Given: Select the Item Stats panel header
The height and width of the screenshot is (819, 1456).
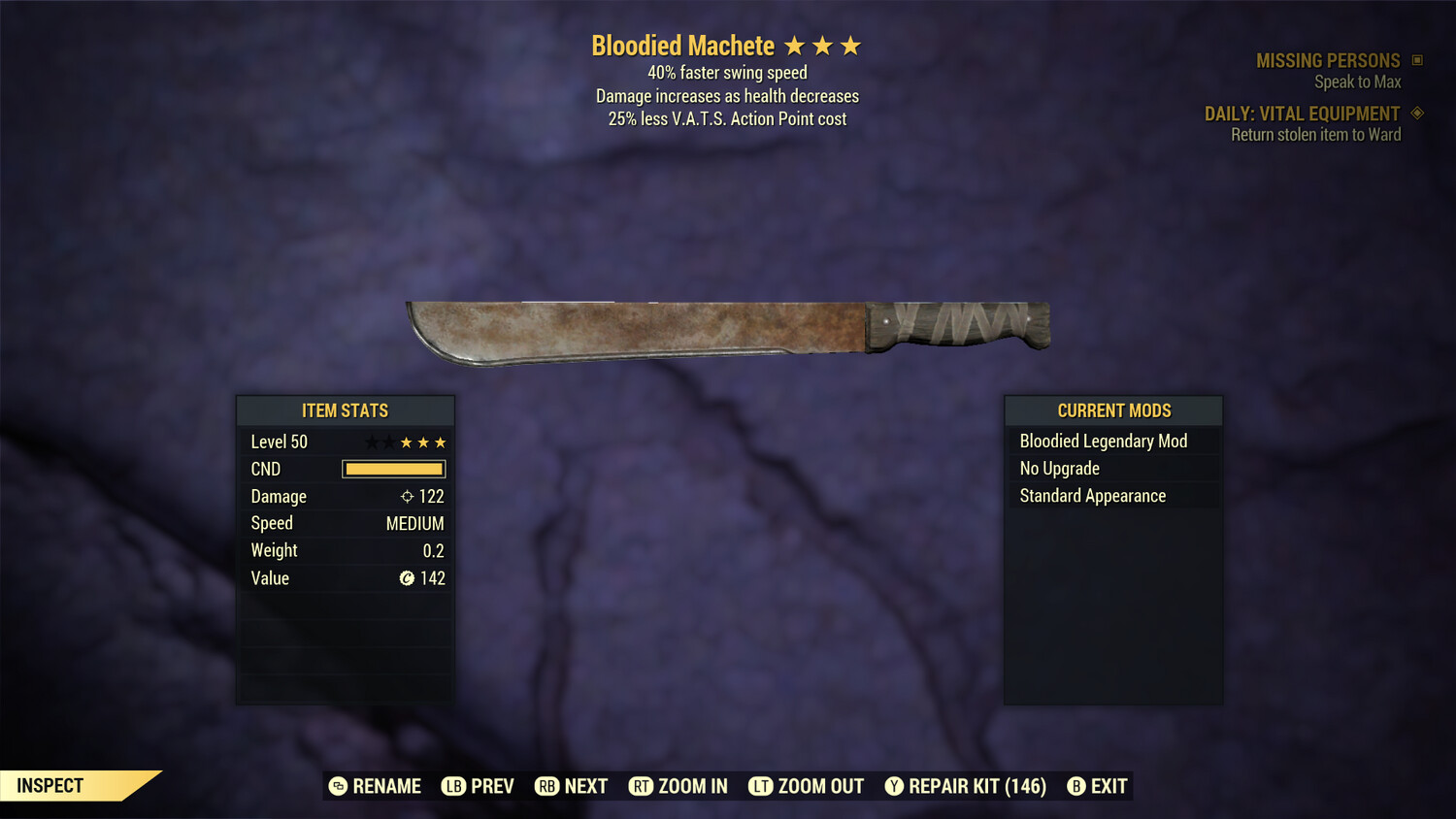Looking at the screenshot, I should click(345, 409).
